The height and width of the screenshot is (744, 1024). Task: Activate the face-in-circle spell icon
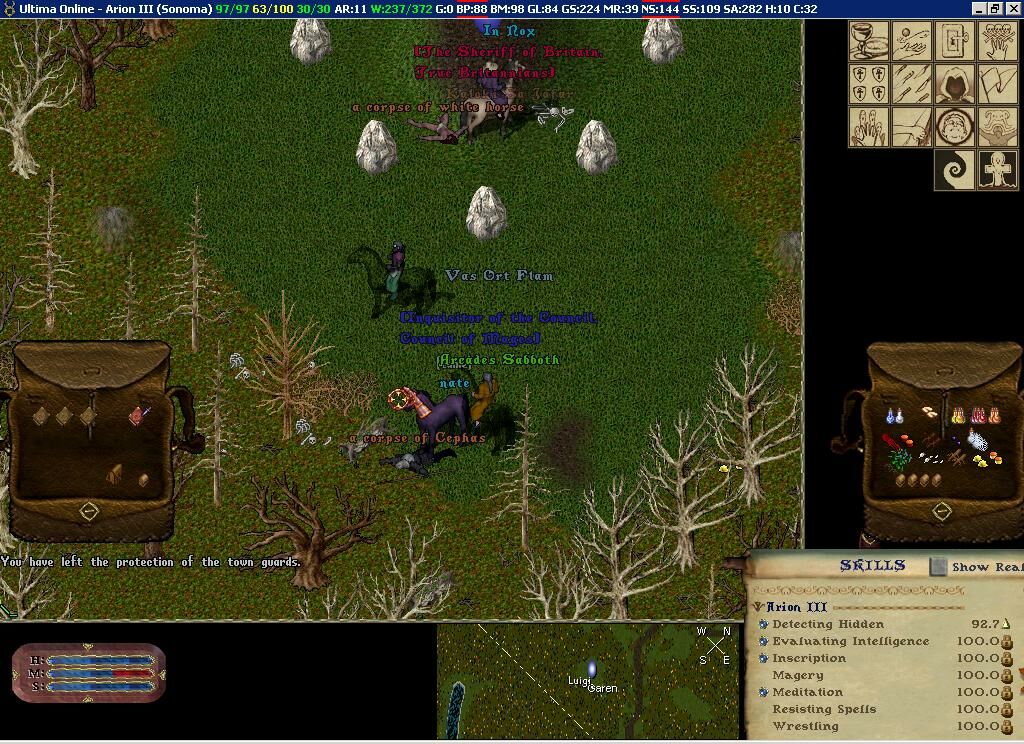click(x=954, y=127)
